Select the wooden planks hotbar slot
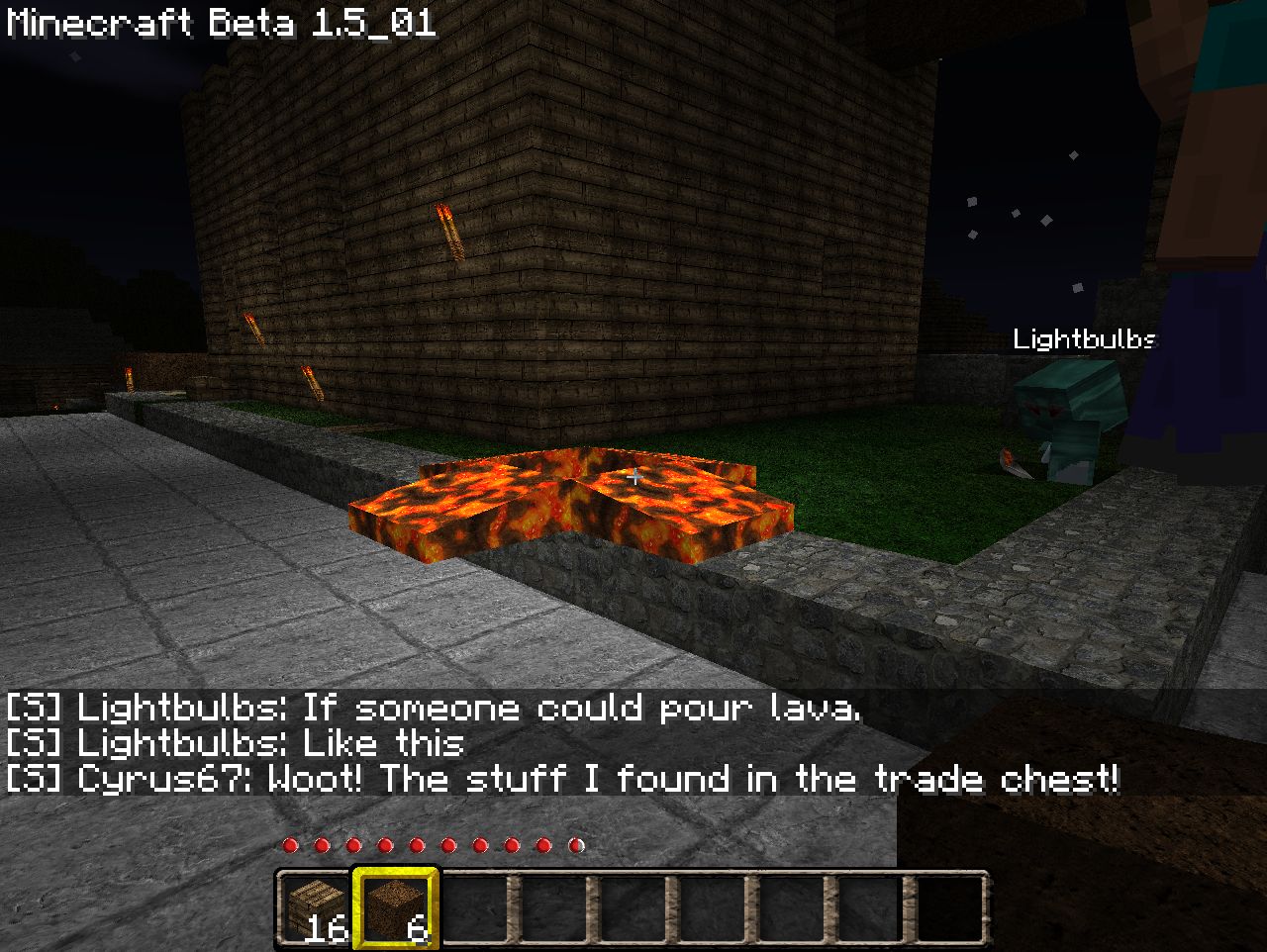The height and width of the screenshot is (952, 1267). [314, 906]
